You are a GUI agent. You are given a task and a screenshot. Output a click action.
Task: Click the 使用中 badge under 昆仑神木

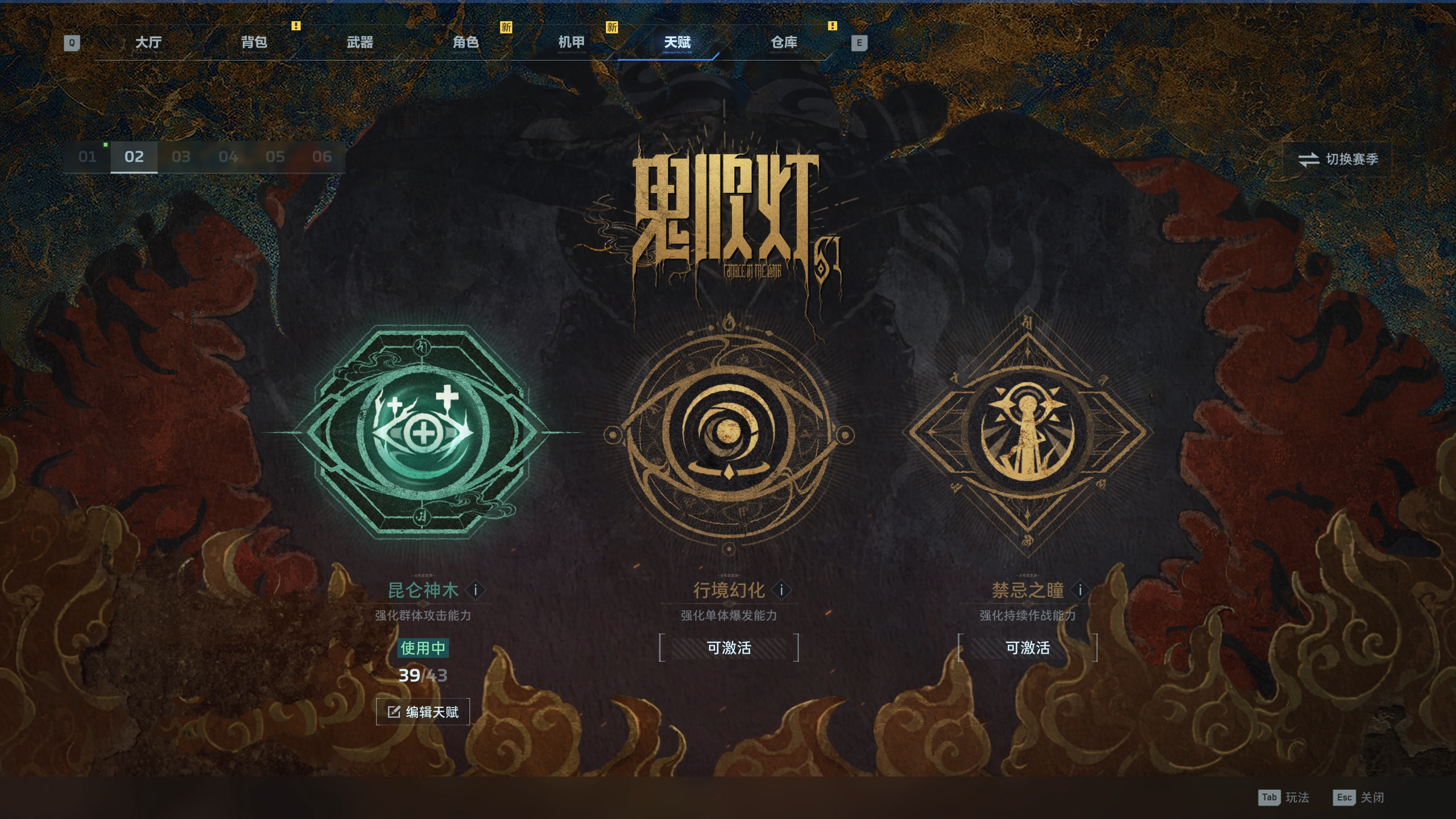click(x=423, y=647)
